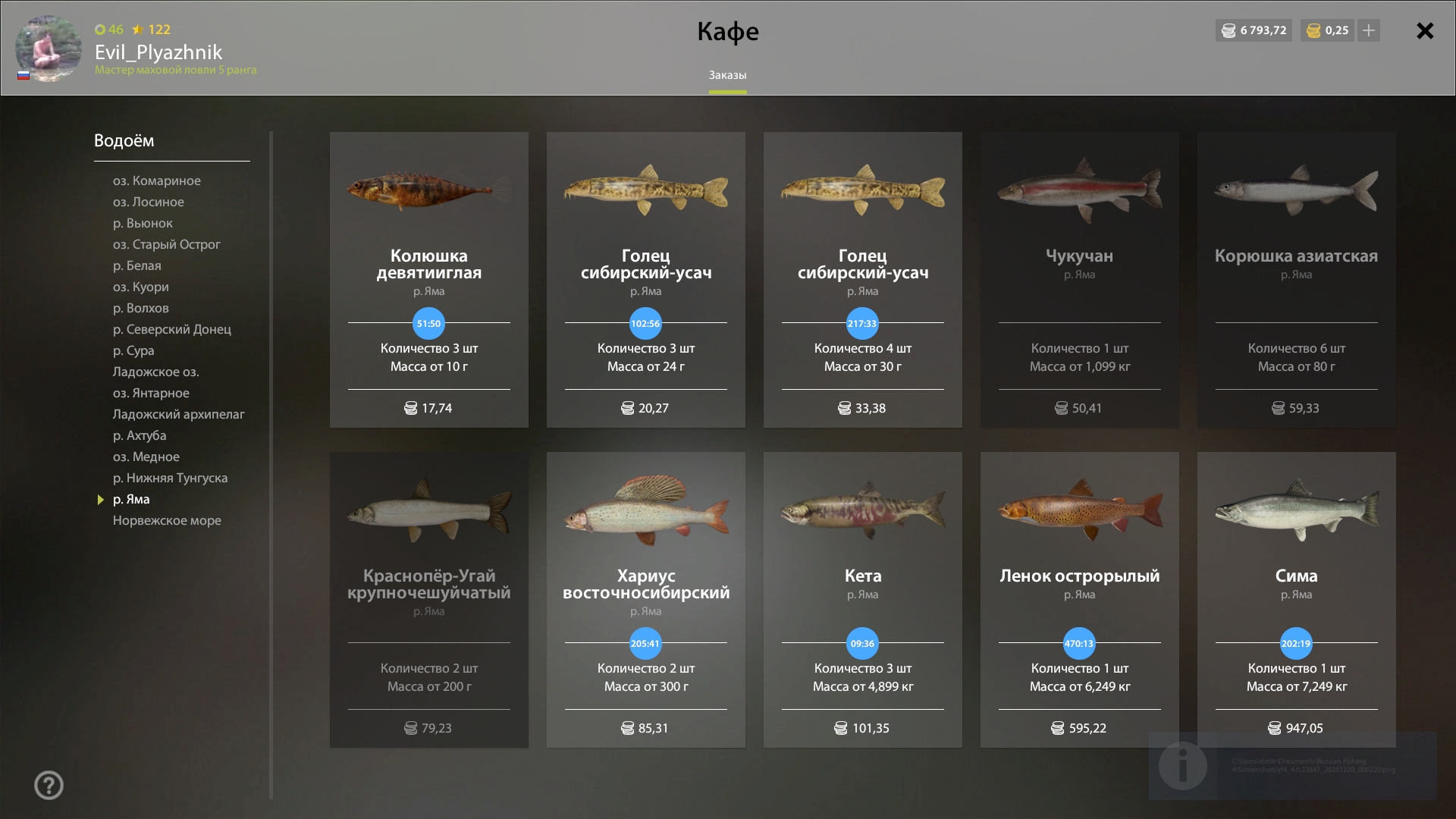
Task: Open the help question mark icon
Action: coord(49,785)
